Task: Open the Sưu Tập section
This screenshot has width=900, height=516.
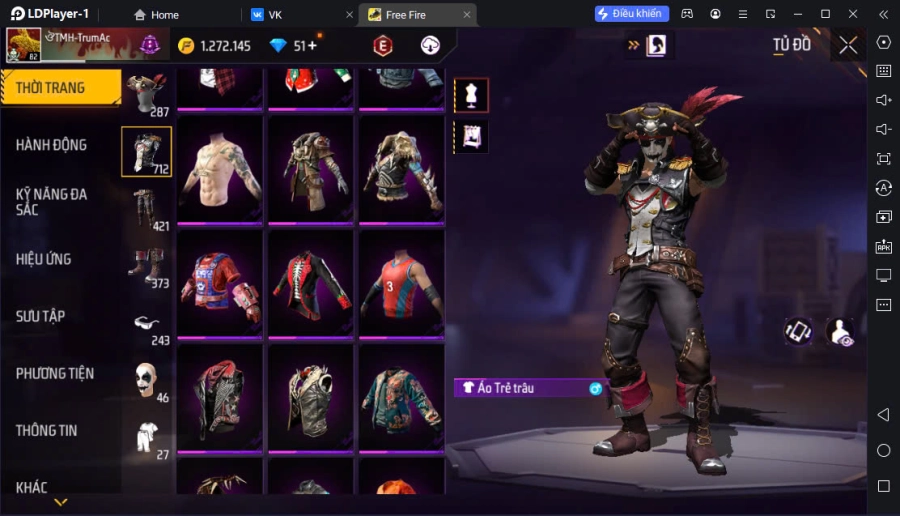Action: coord(41,316)
